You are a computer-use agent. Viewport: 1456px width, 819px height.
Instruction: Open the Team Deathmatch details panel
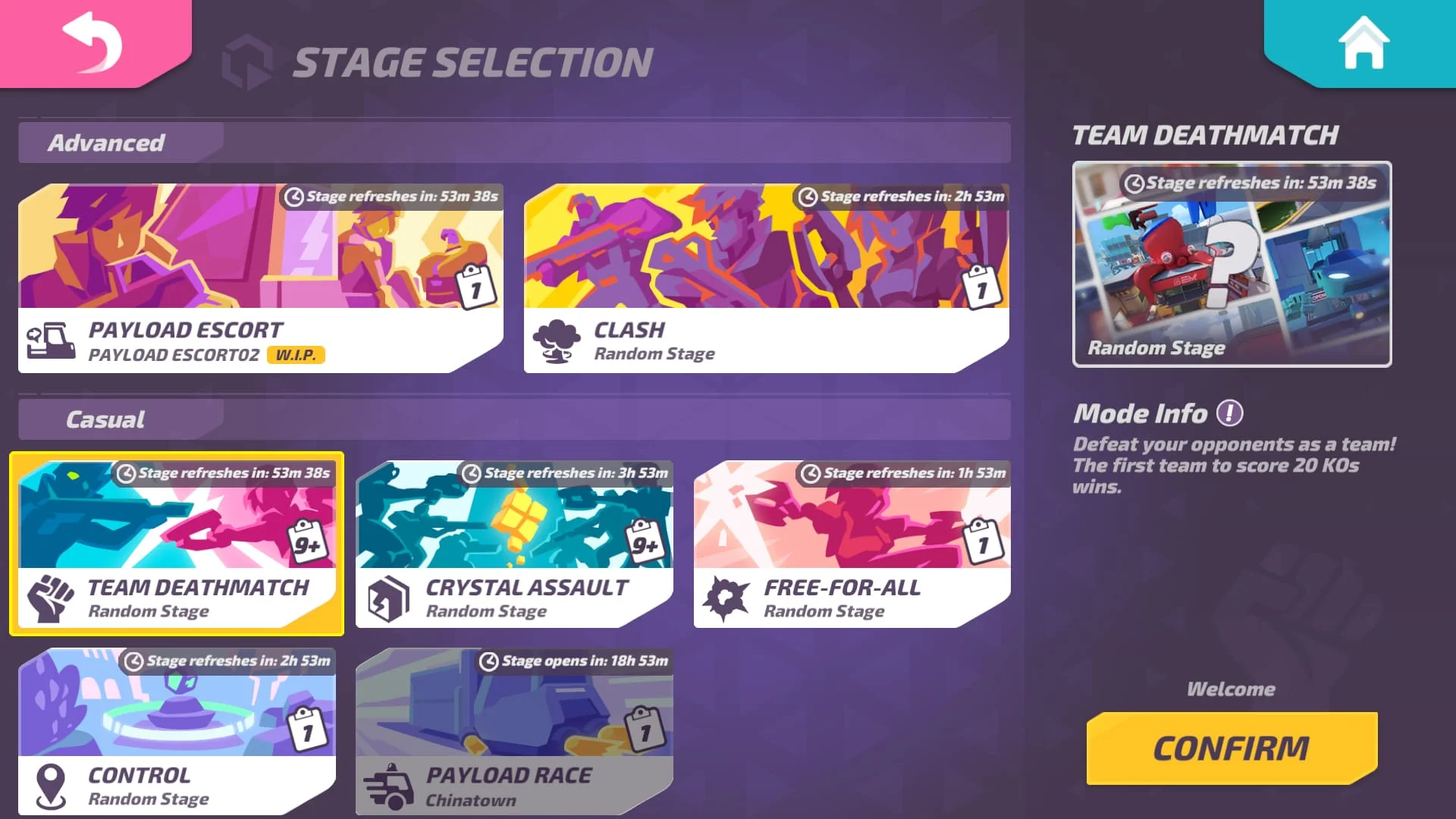coord(1231,265)
